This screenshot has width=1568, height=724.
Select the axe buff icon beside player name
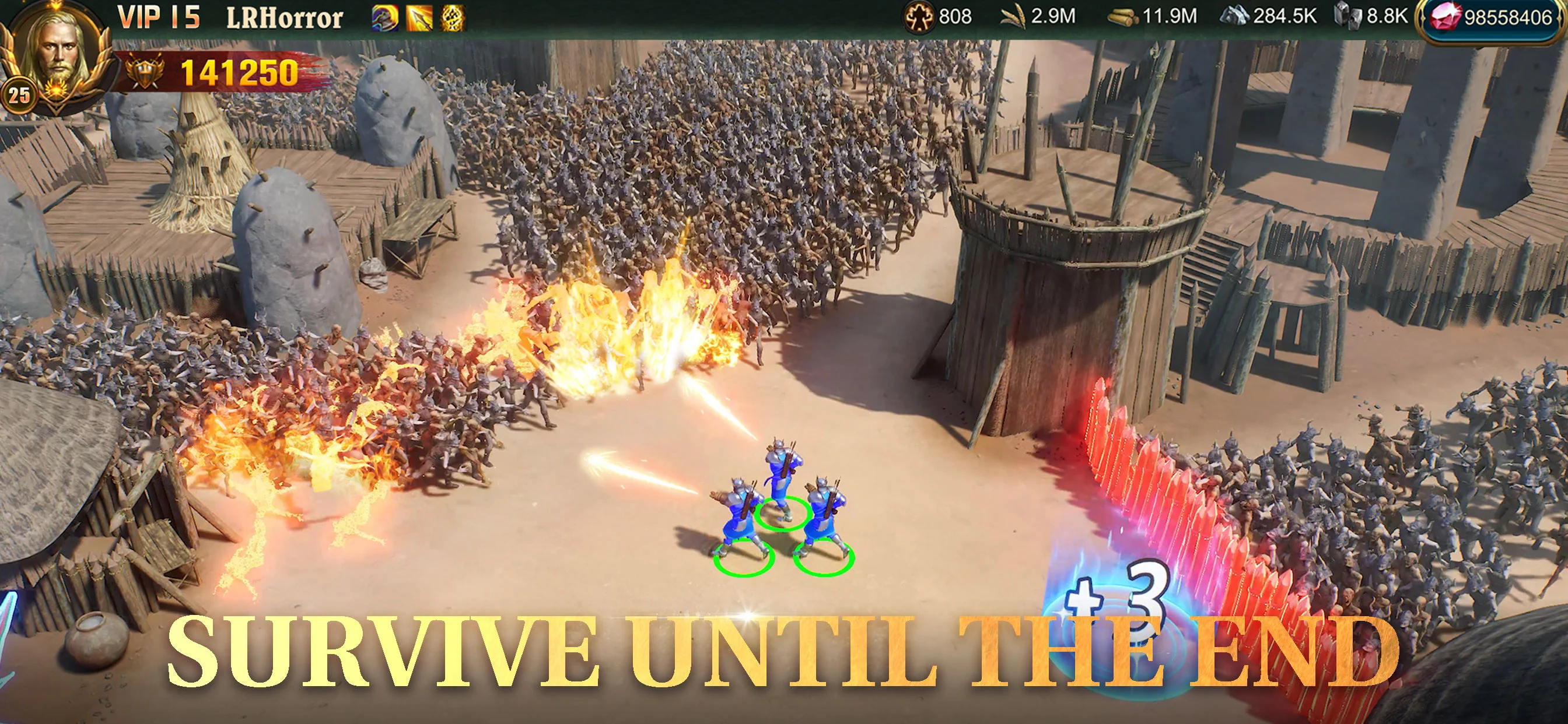384,17
